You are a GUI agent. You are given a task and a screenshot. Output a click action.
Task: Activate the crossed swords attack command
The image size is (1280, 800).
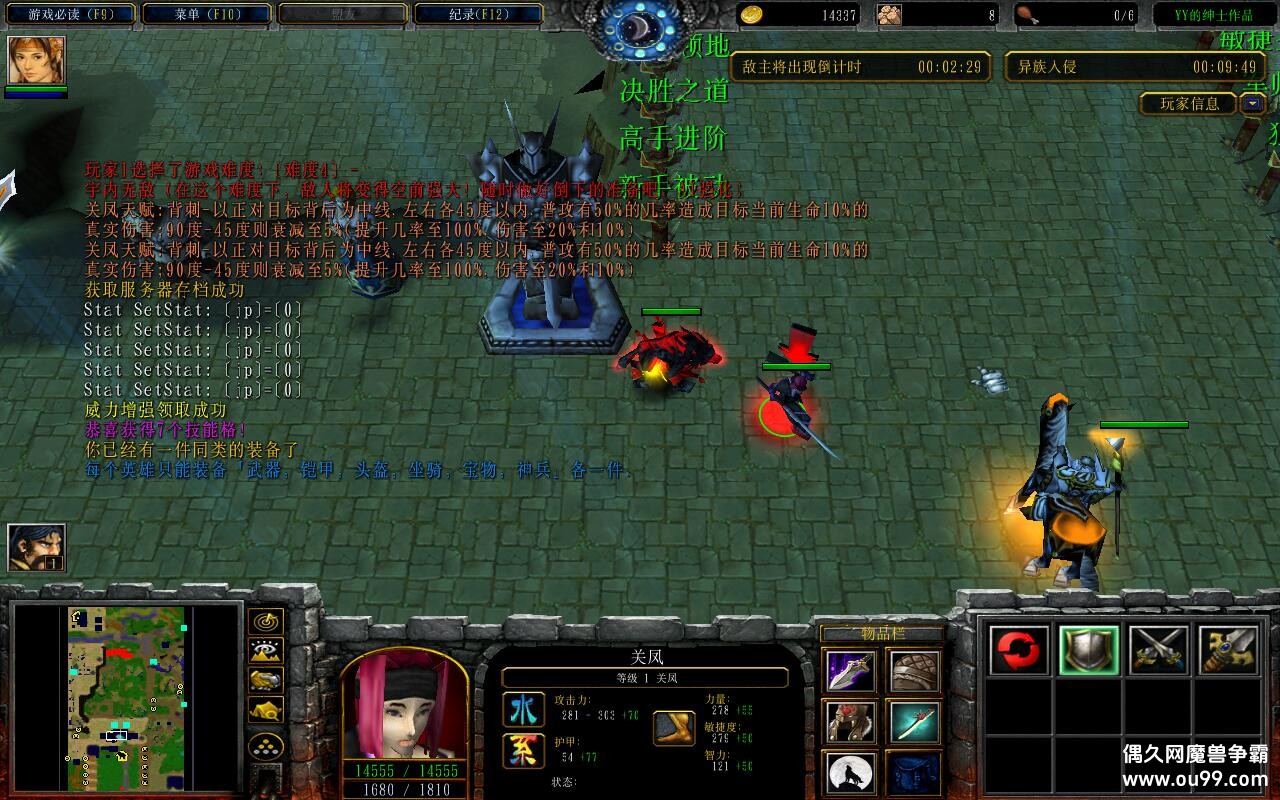(x=1159, y=651)
